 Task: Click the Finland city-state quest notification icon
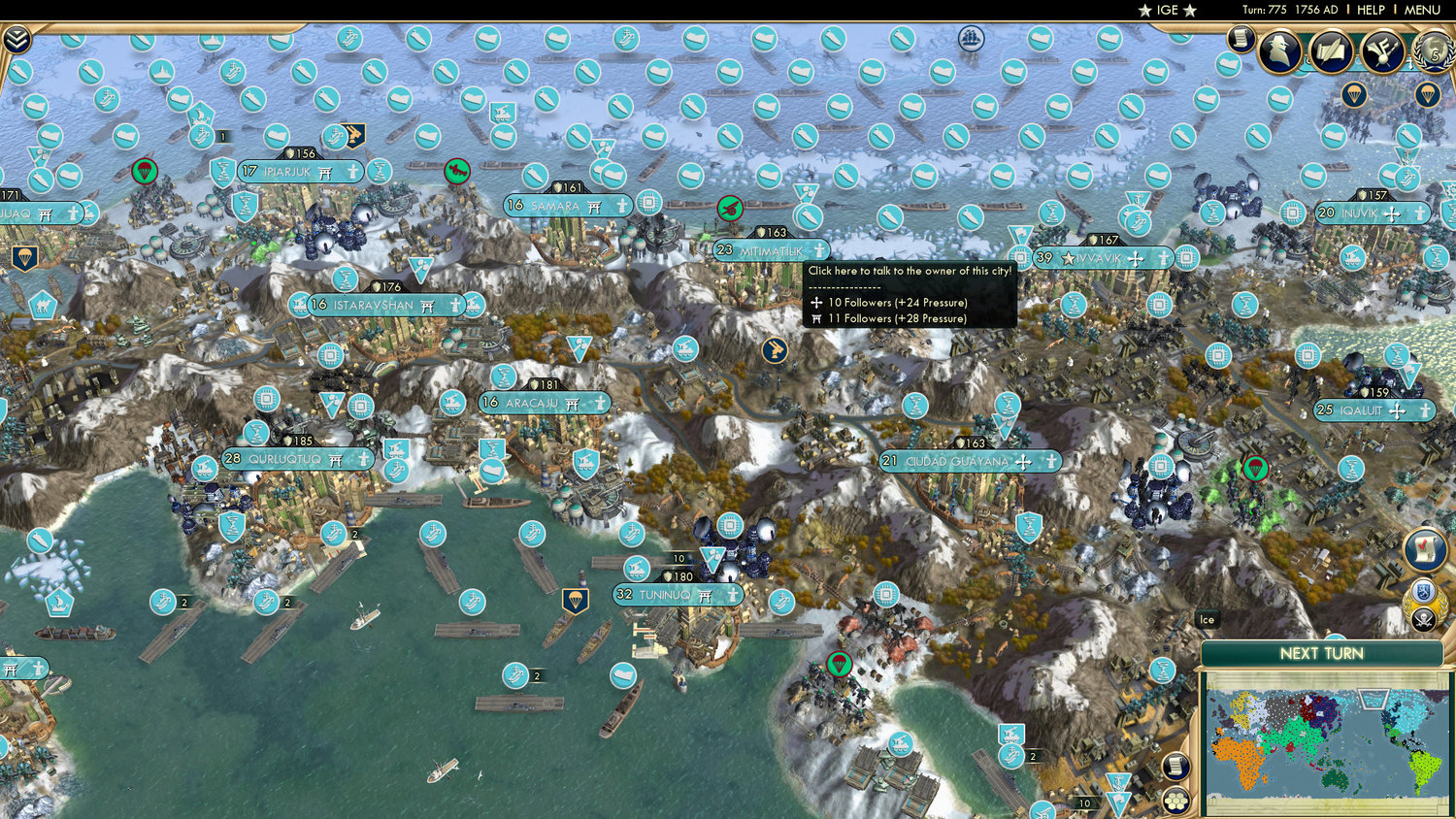coord(1421,592)
